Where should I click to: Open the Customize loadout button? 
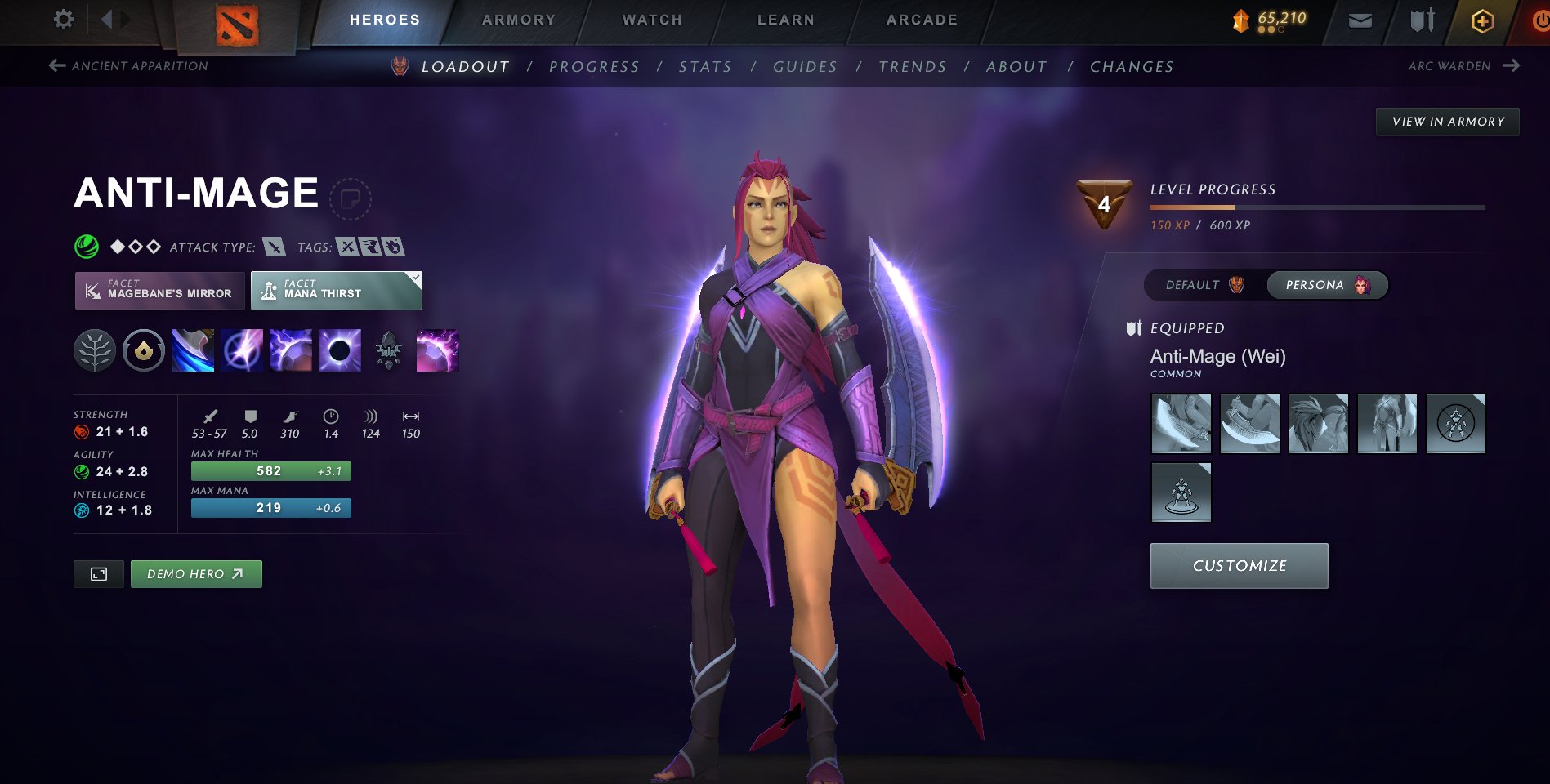(x=1239, y=566)
